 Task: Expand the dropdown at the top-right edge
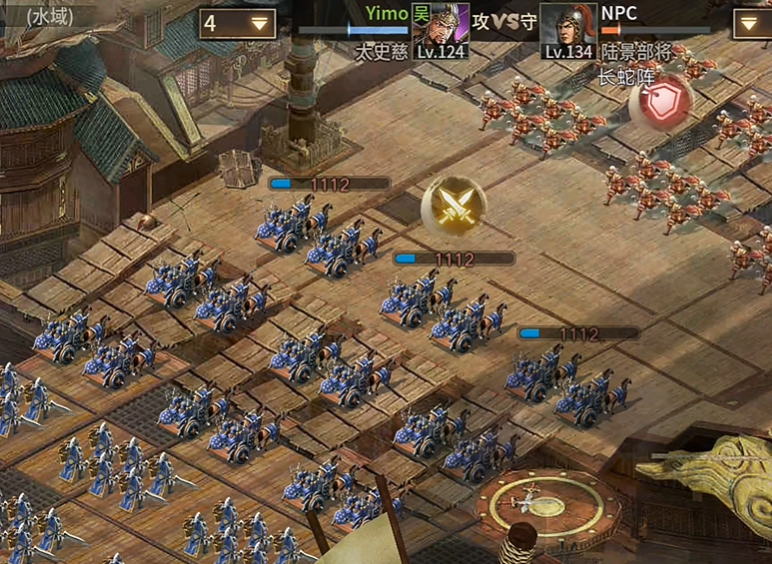[753, 24]
